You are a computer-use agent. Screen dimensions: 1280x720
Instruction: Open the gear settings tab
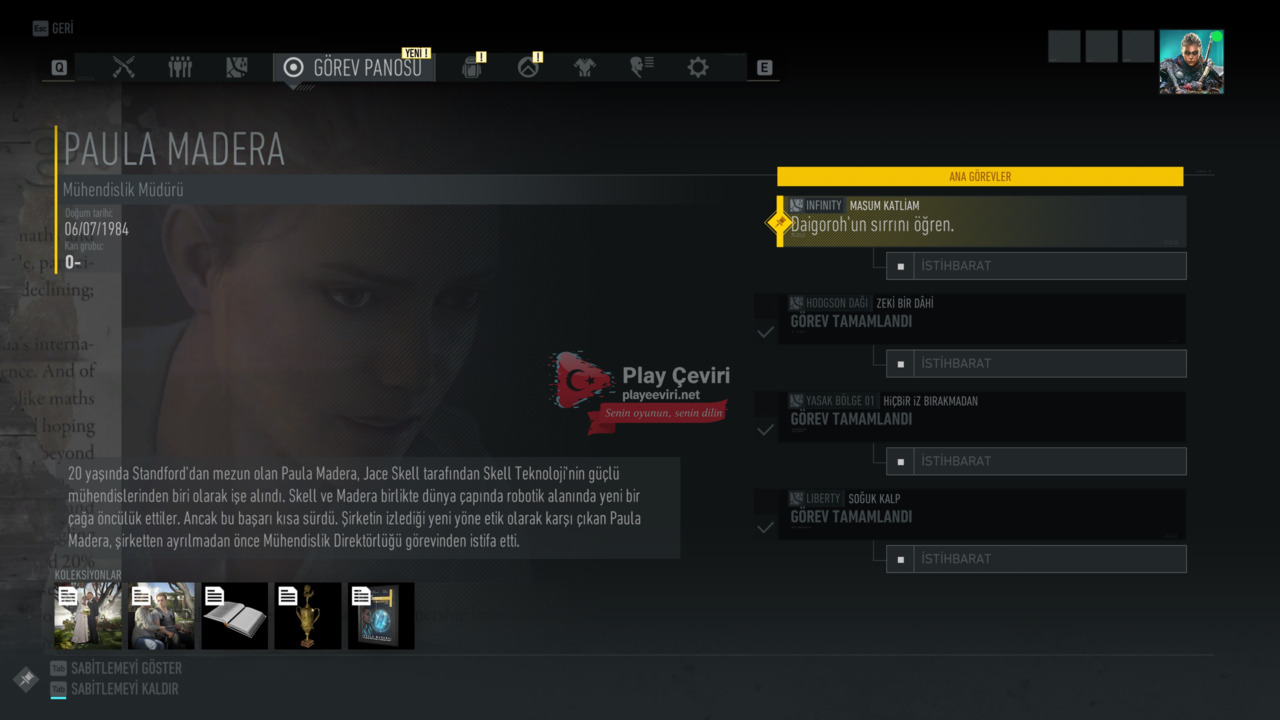coord(698,67)
